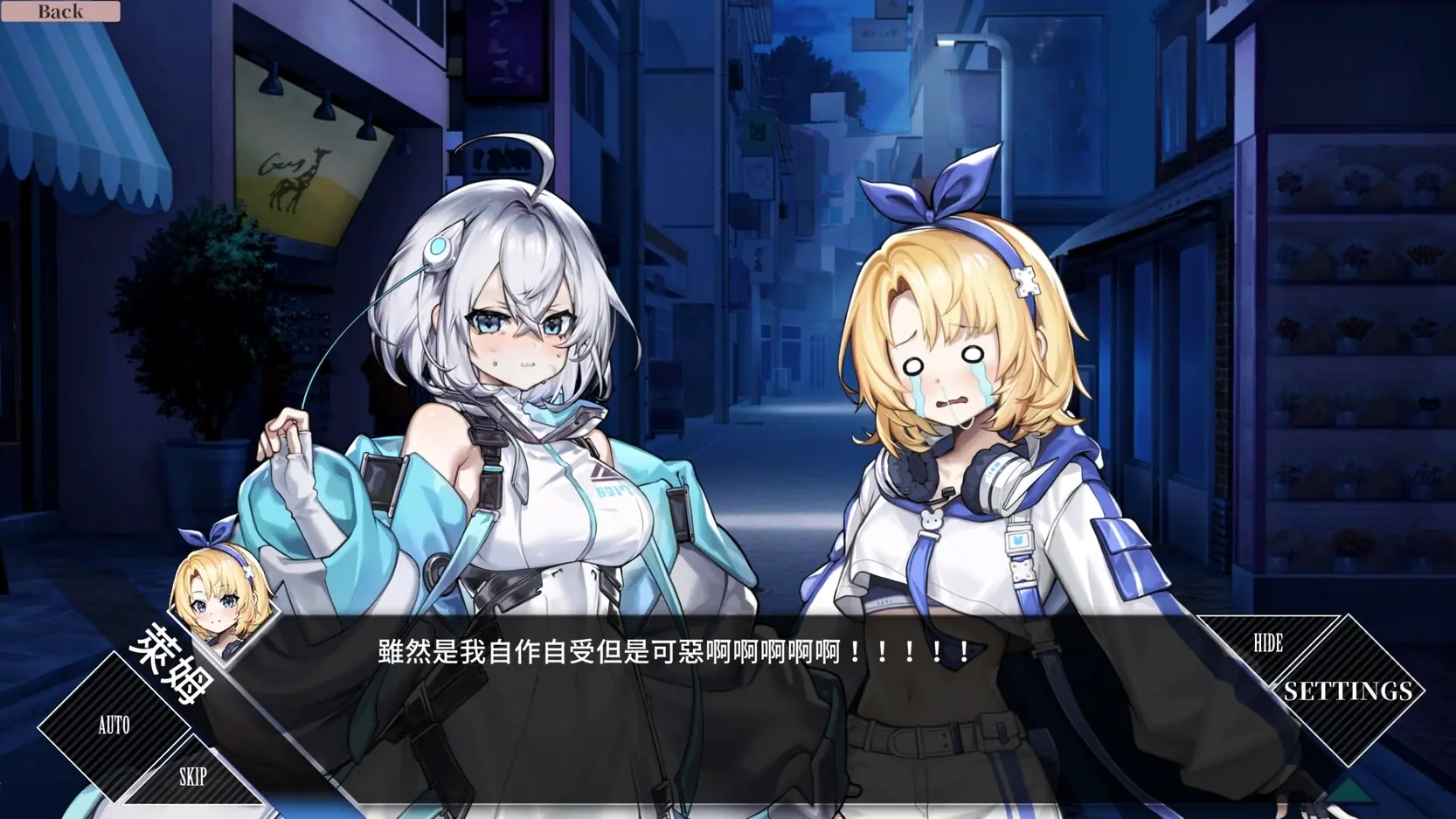This screenshot has height=819, width=1456.
Task: Enable AUTO dialogue mode
Action: pyautogui.click(x=114, y=725)
